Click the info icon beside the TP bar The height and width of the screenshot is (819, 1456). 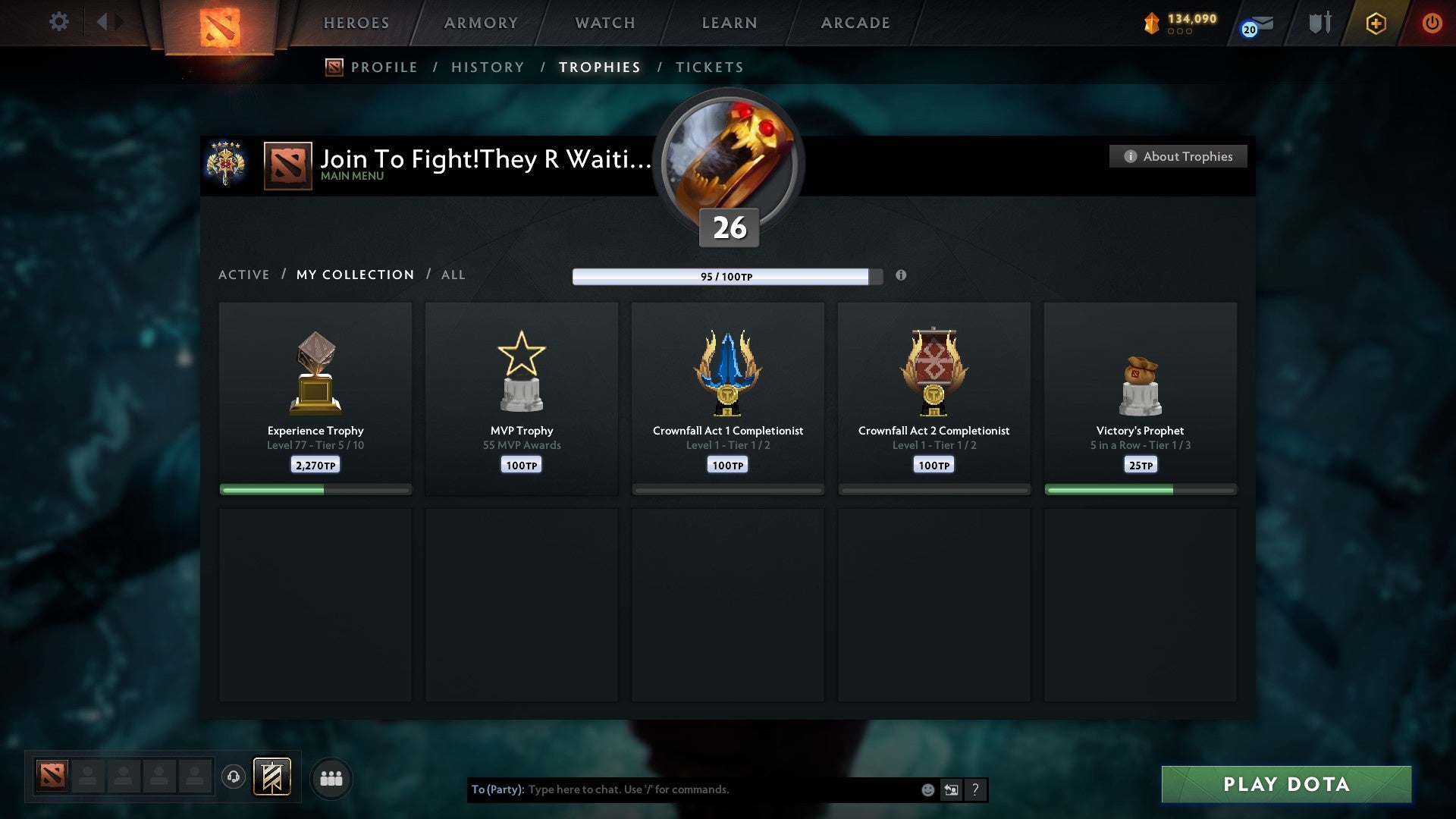901,276
